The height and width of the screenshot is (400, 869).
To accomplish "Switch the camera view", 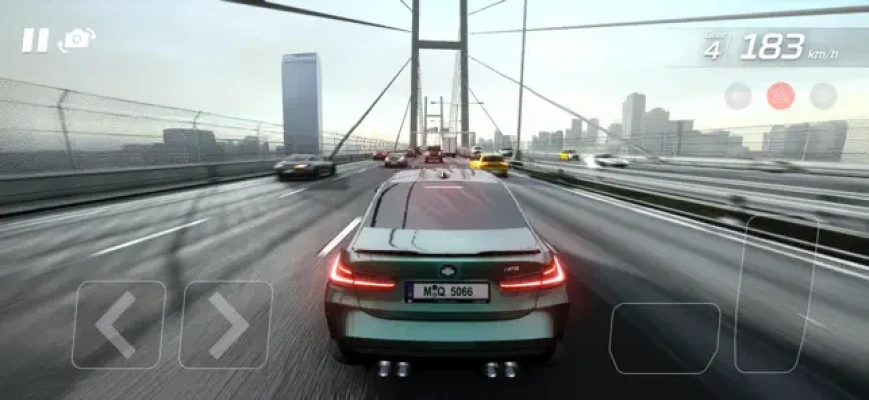I will pos(77,40).
